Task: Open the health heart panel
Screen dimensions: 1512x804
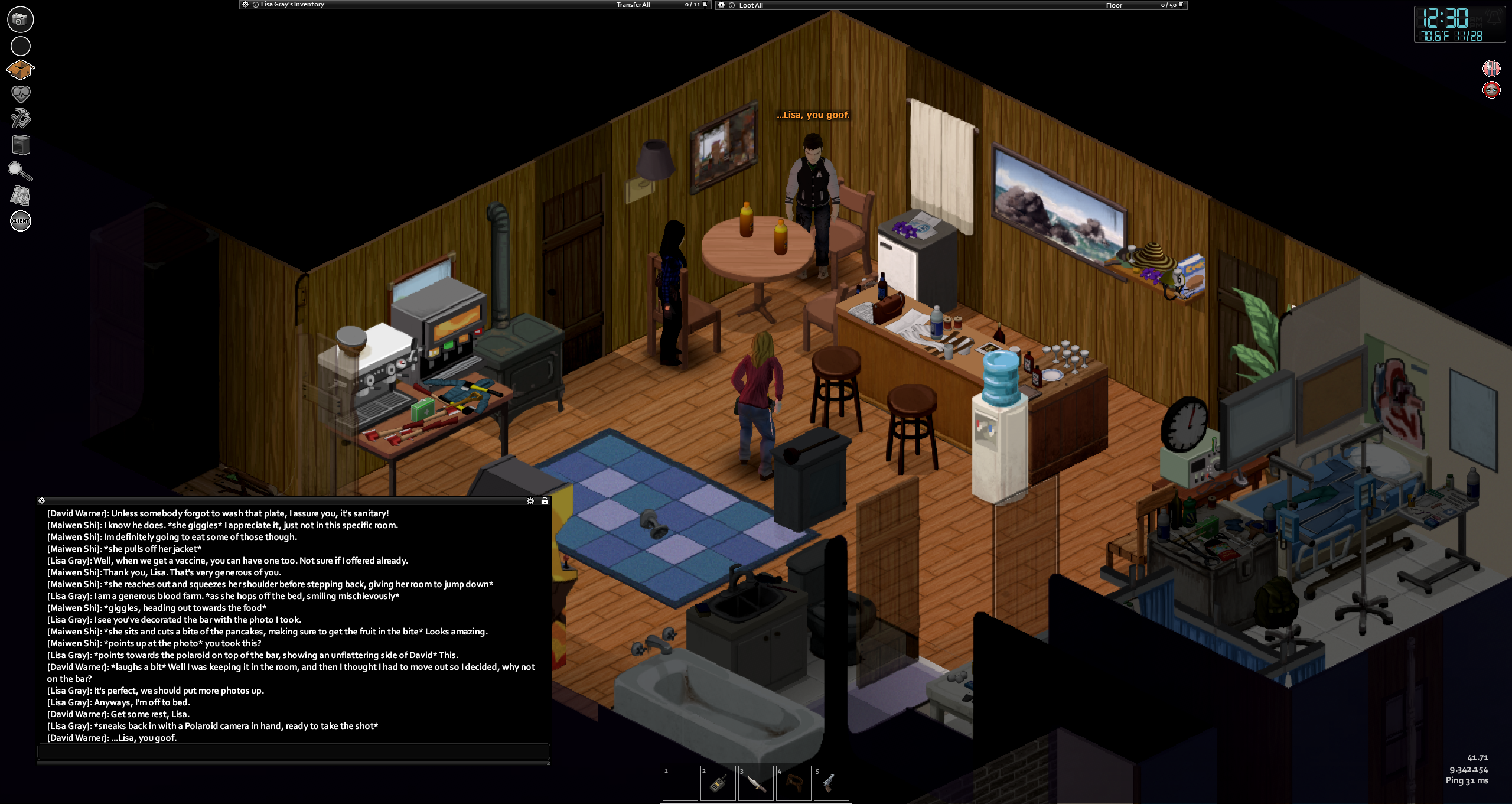Action: pos(21,94)
